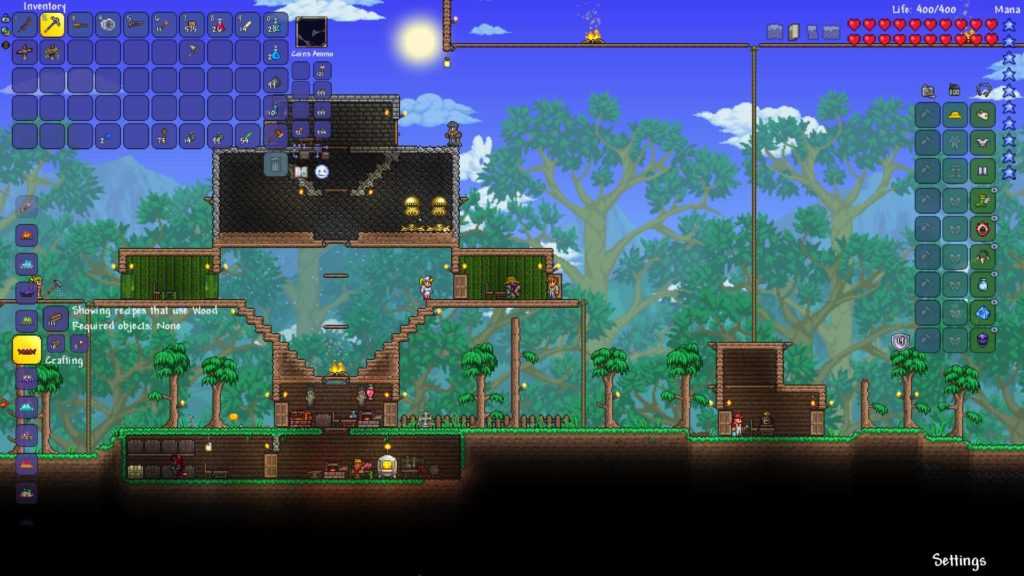
Task: Select the red healing potion slot
Action: (220, 25)
